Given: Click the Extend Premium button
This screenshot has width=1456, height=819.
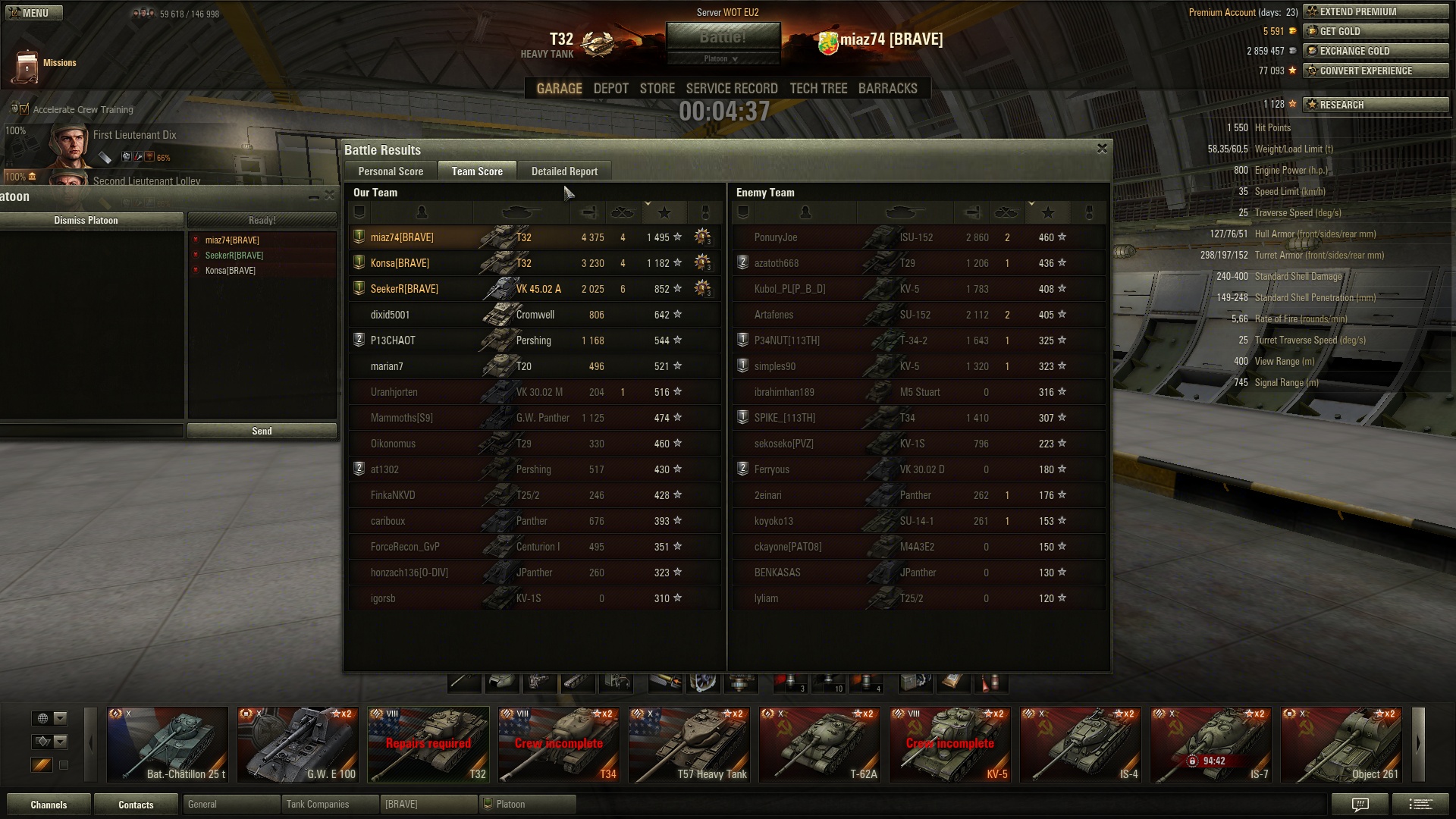Looking at the screenshot, I should [1376, 11].
